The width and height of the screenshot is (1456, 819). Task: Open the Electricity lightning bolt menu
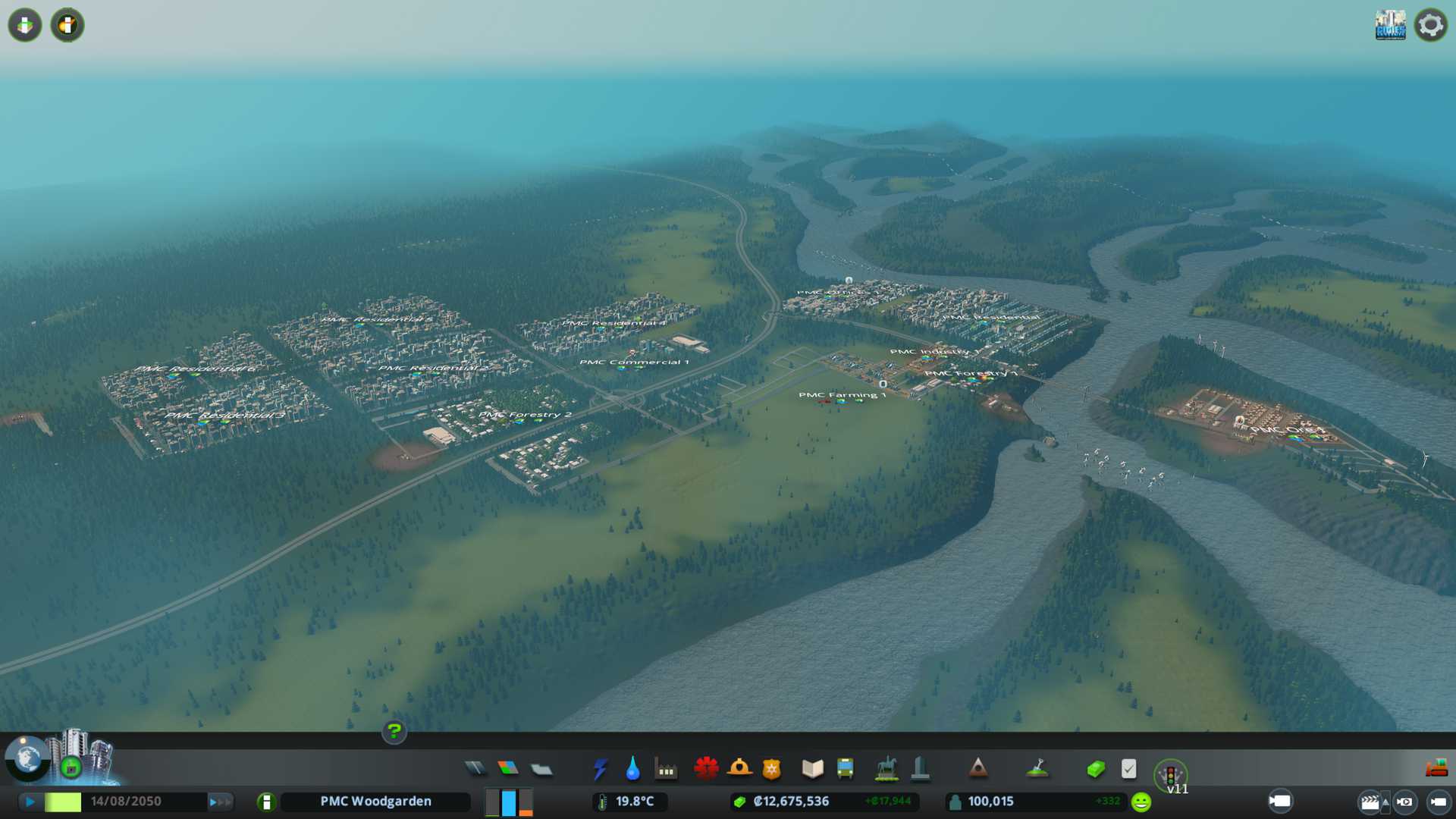[x=600, y=769]
